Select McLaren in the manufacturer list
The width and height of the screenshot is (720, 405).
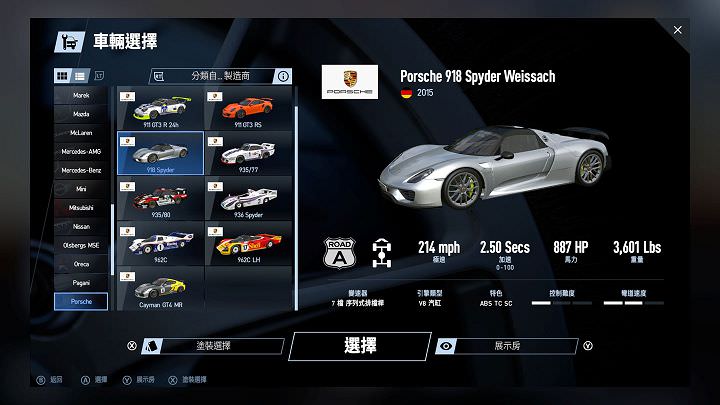(x=81, y=132)
